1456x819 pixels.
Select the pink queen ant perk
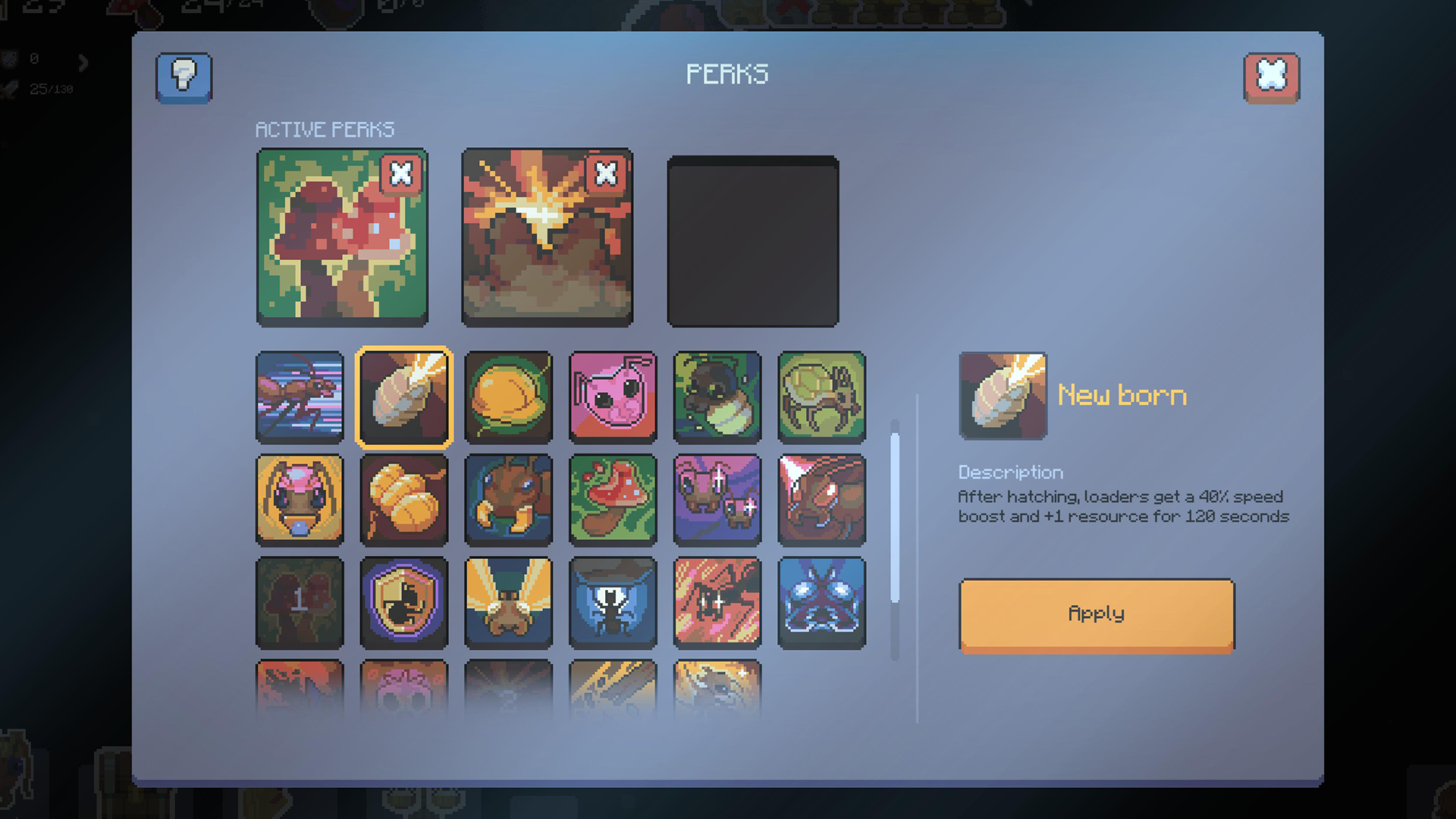click(x=300, y=499)
